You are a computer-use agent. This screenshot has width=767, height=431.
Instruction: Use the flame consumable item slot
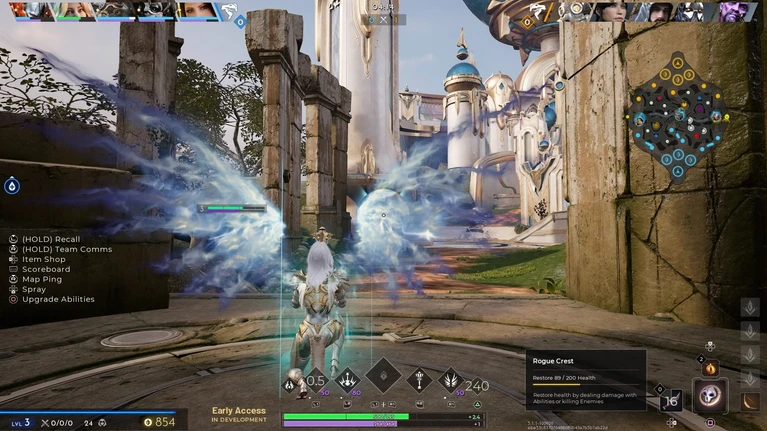click(711, 369)
